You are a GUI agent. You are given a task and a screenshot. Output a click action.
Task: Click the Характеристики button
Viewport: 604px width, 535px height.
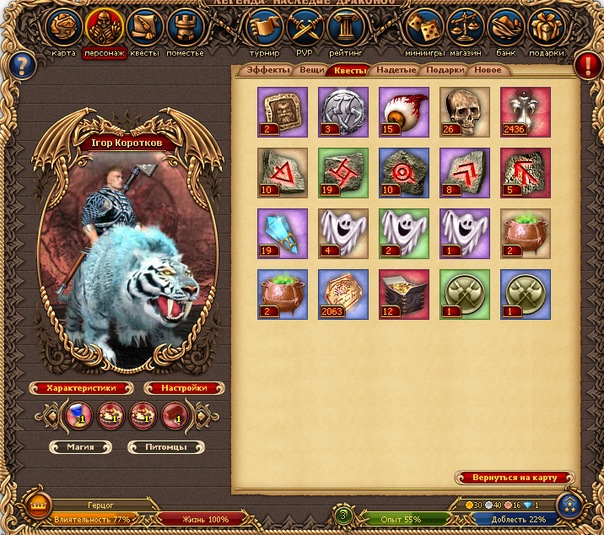pos(81,388)
